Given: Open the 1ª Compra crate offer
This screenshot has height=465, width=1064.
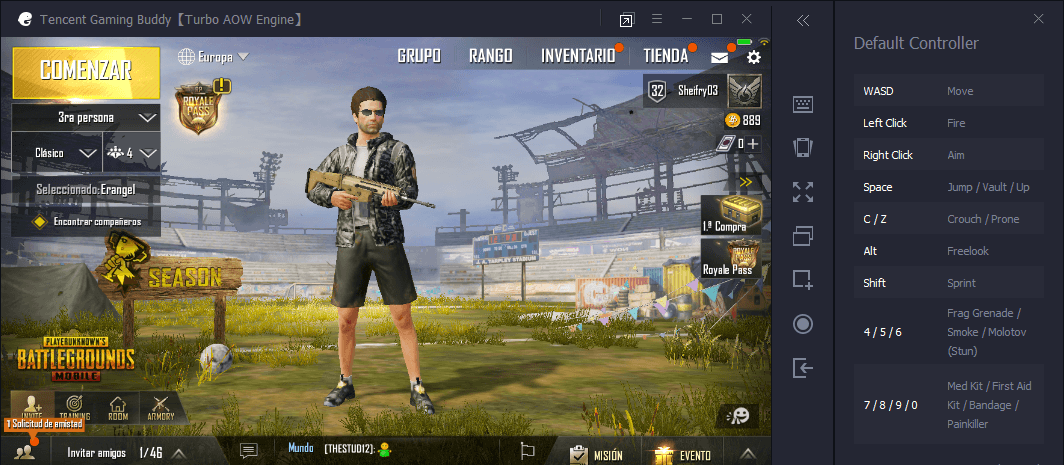Looking at the screenshot, I should [x=730, y=217].
